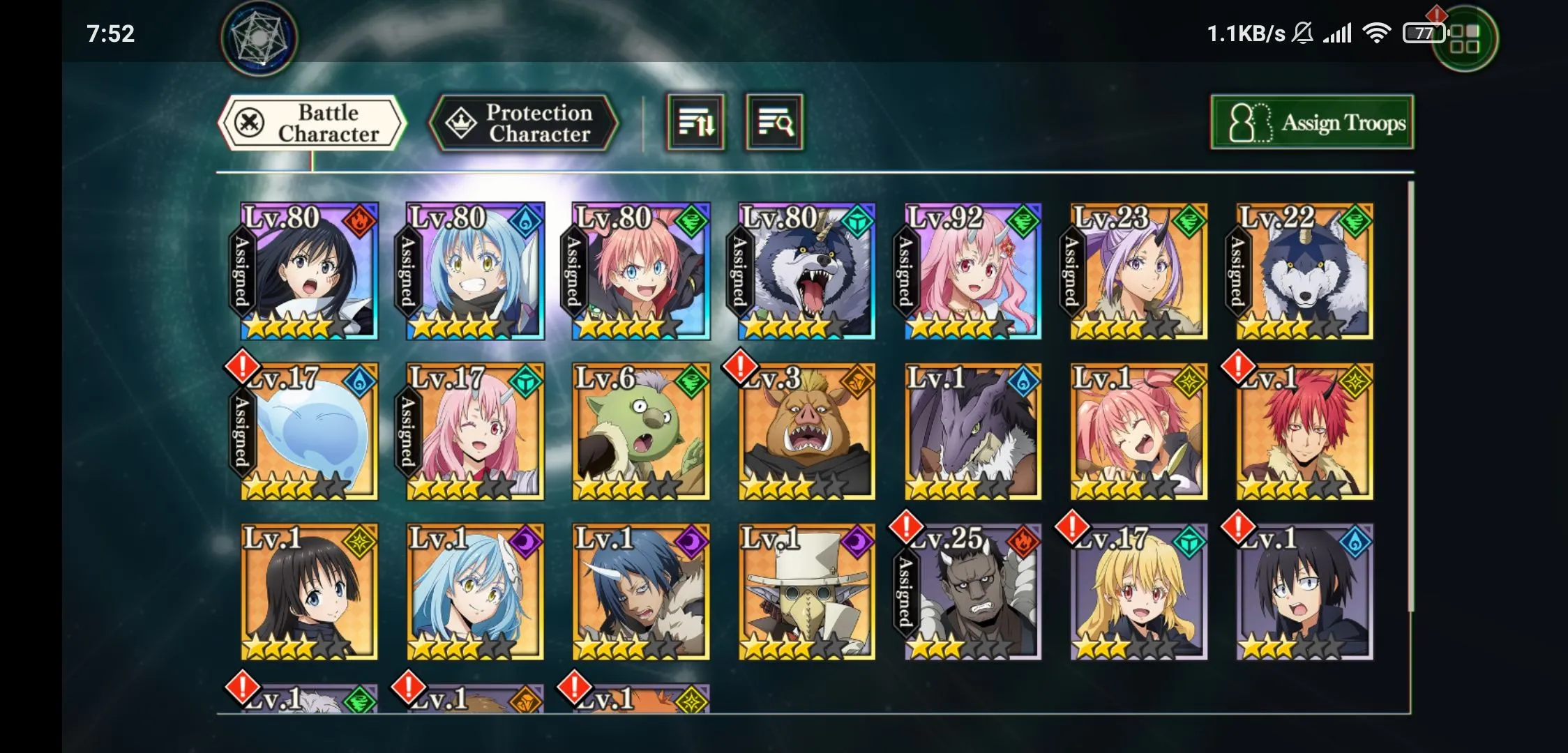The height and width of the screenshot is (753, 1568).
Task: Select the Lv.80 blue-haired grinning character
Action: pos(475,272)
